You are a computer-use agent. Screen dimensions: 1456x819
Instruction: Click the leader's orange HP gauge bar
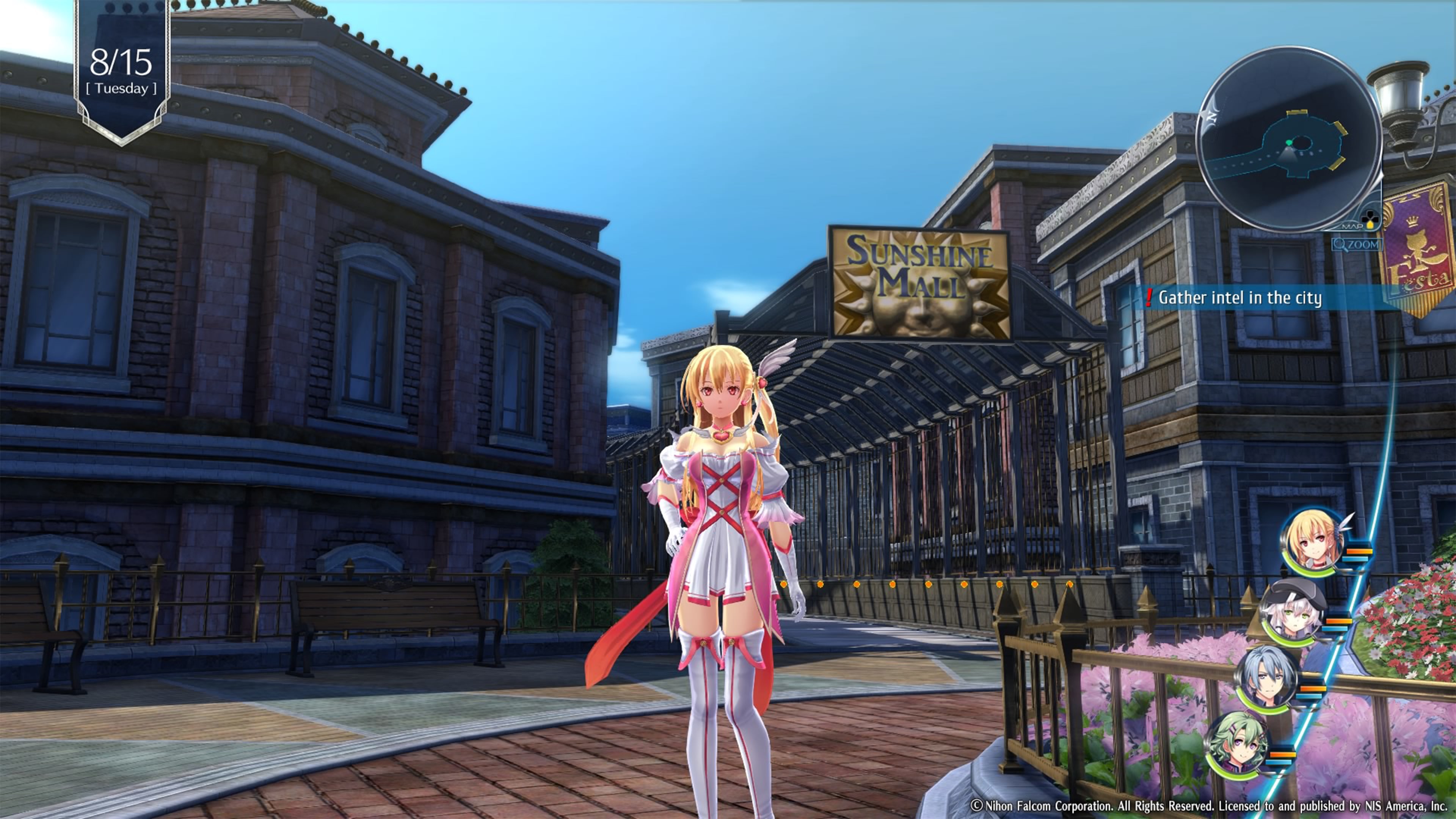[x=1359, y=551]
